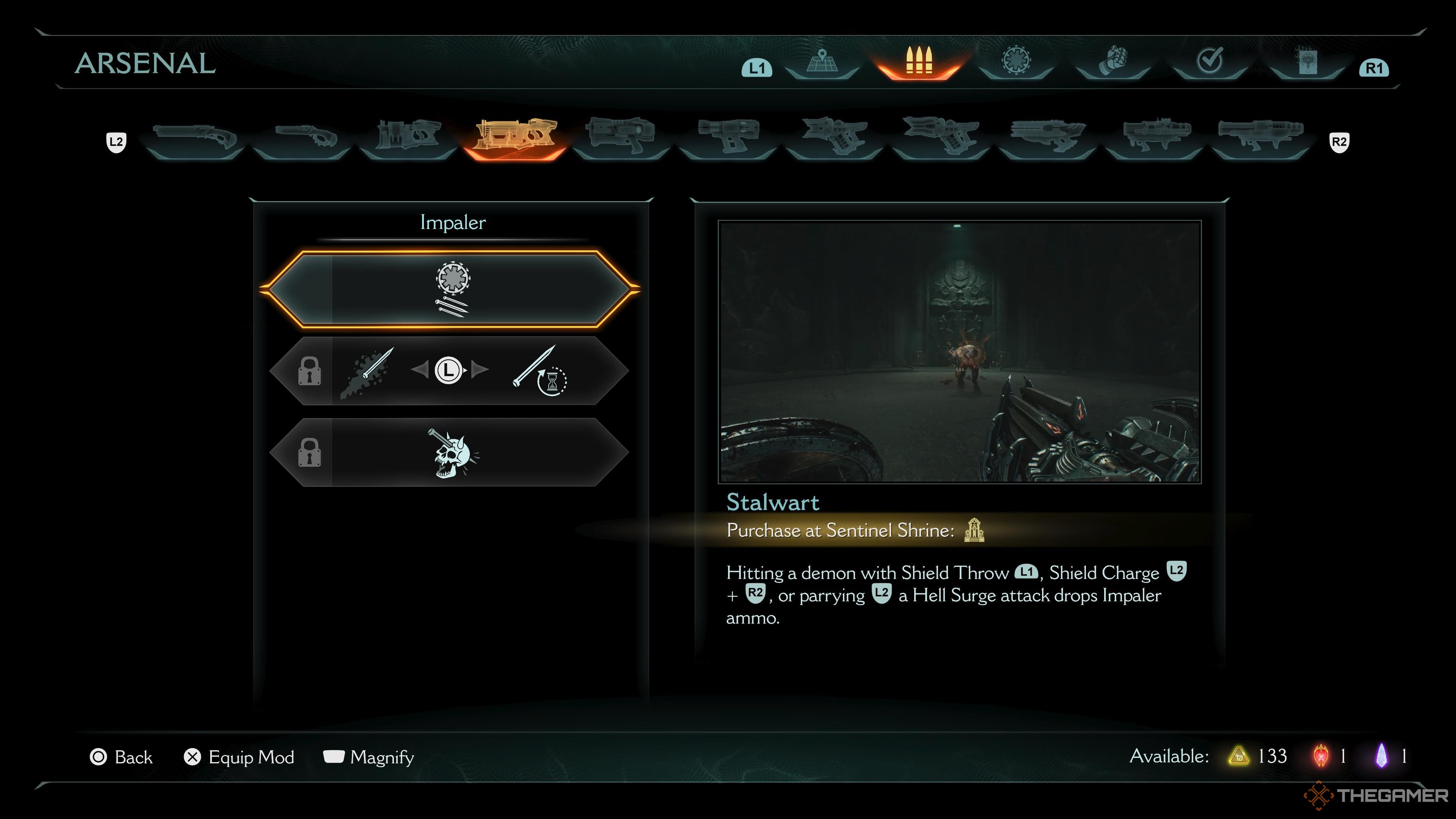Click the Stalwart preview video thumbnail

click(x=959, y=351)
